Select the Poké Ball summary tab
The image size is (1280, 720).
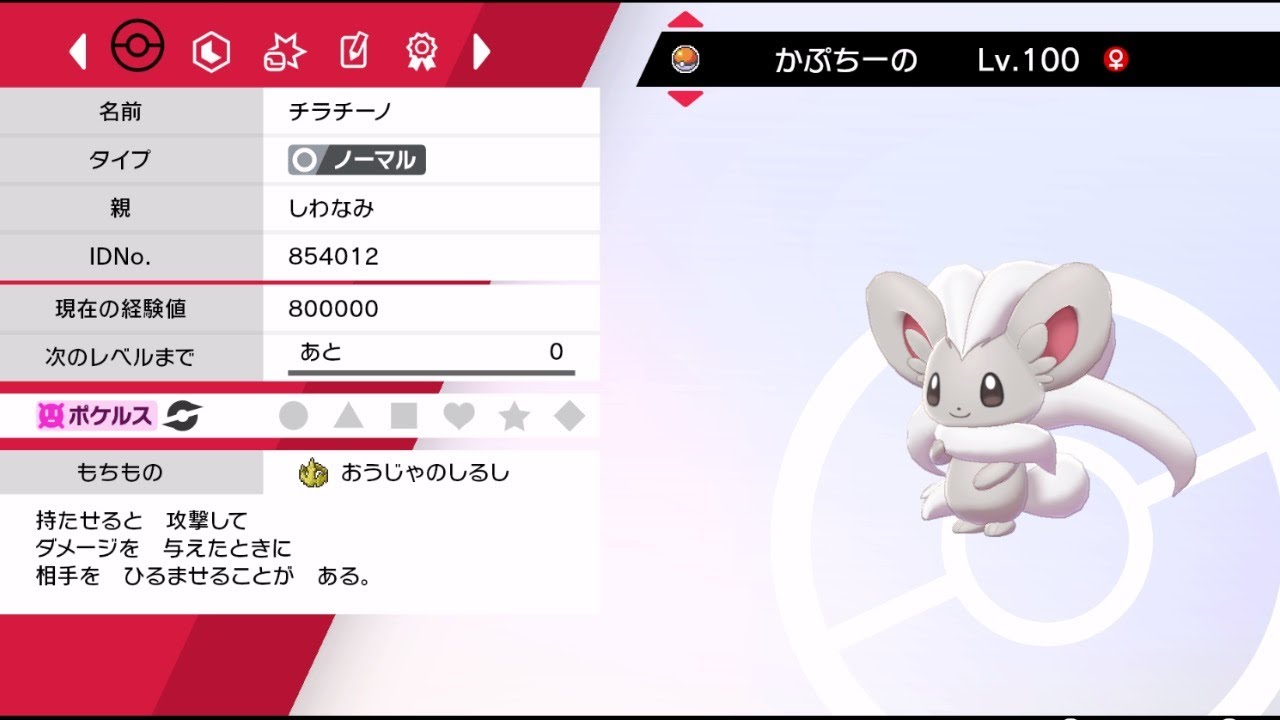(x=137, y=48)
